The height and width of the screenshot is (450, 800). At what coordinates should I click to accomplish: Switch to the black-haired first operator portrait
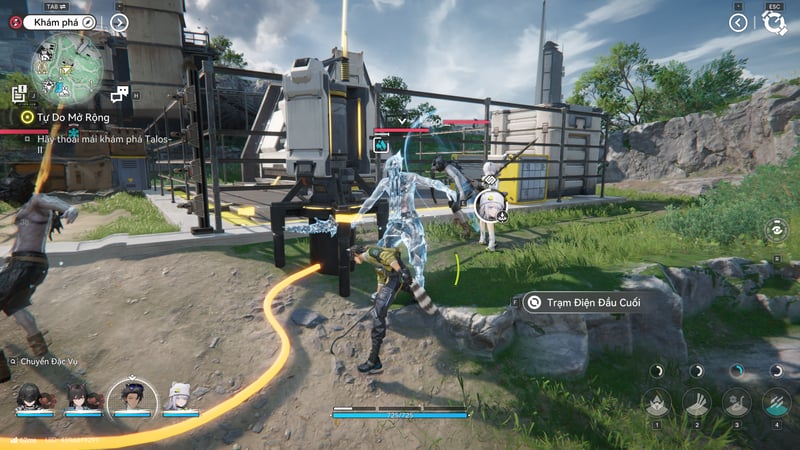28,397
